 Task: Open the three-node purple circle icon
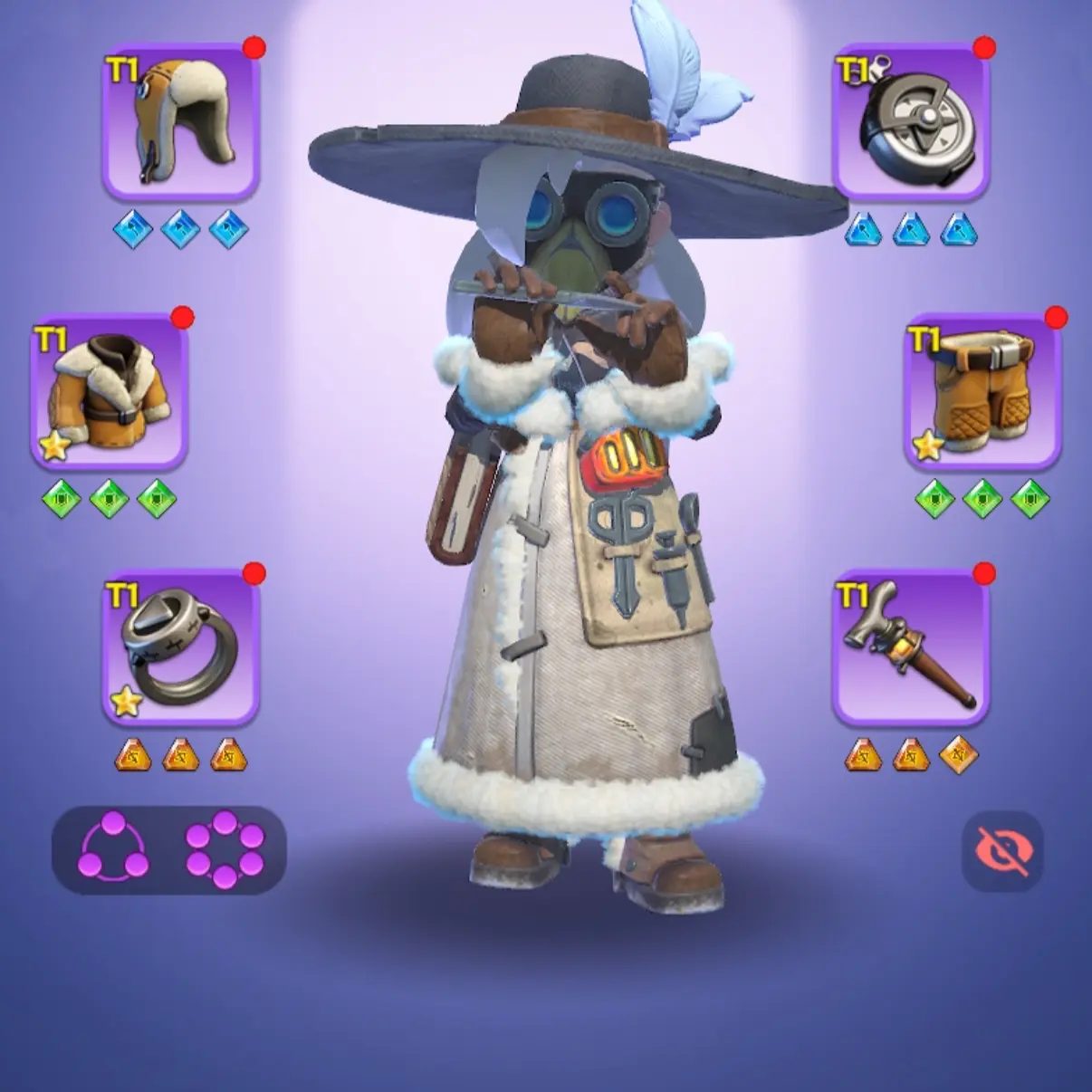114,849
